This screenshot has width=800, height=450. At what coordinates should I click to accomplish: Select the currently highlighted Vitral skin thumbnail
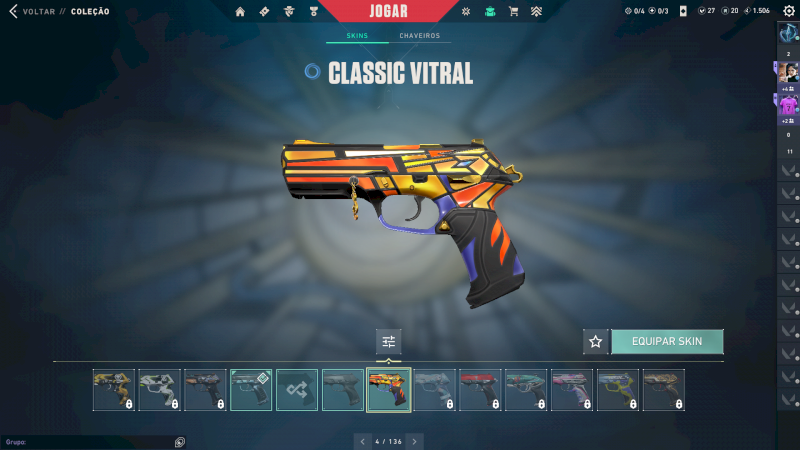click(388, 390)
